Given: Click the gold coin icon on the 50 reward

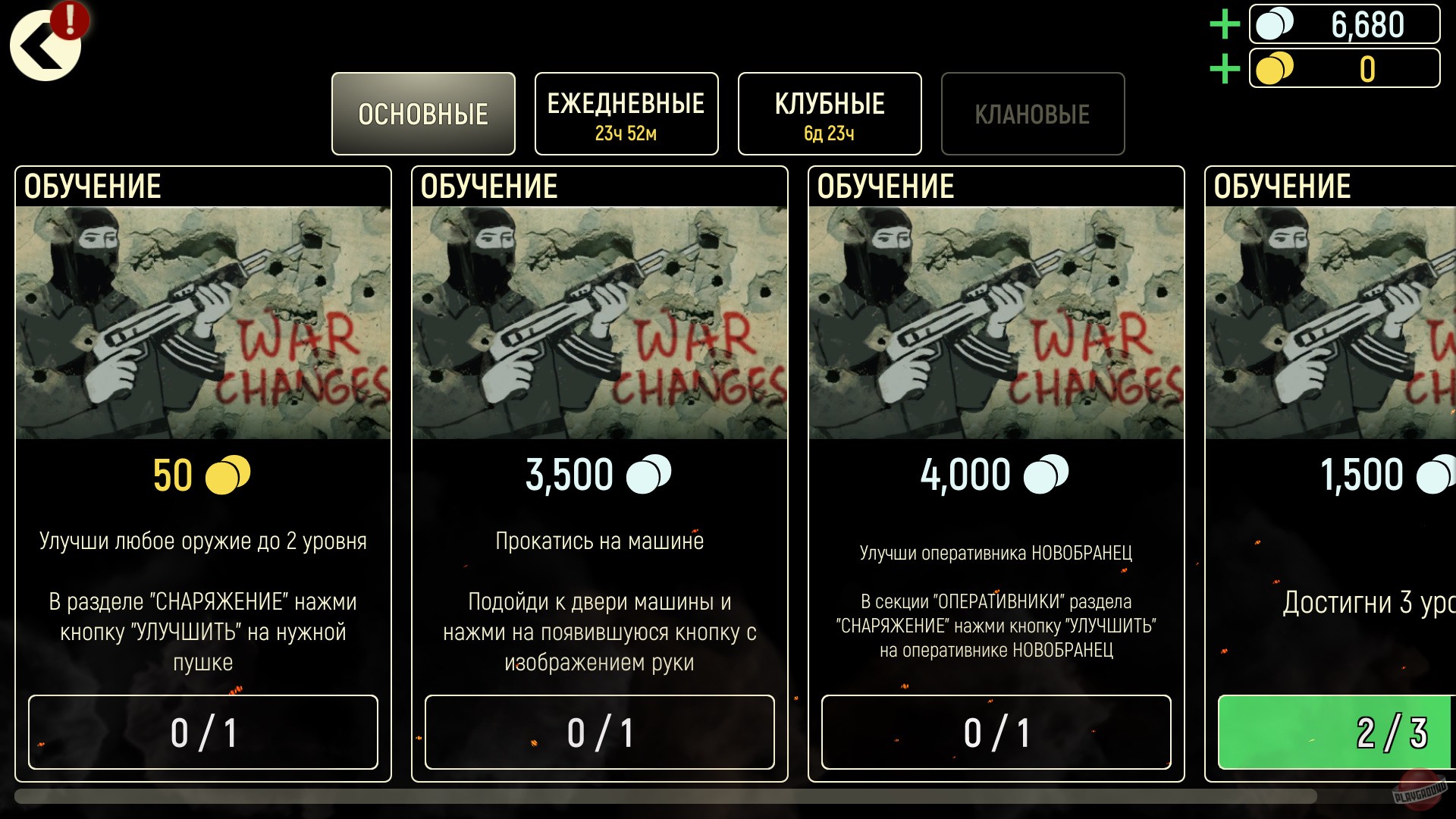Looking at the screenshot, I should point(227,475).
